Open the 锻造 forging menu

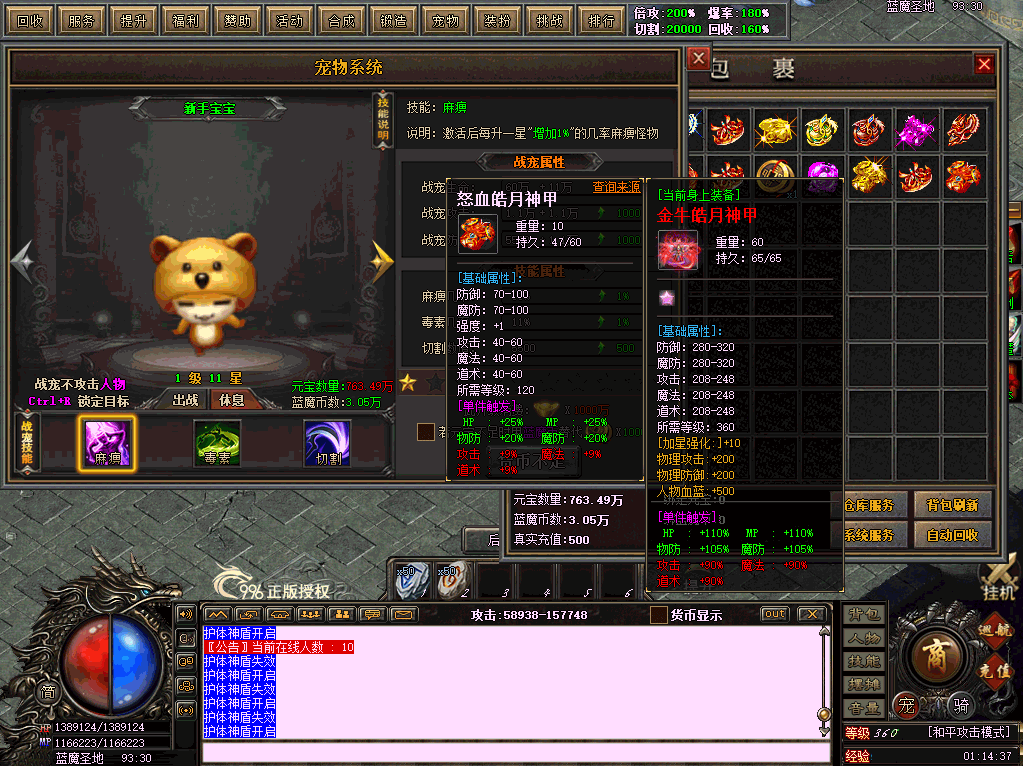pyautogui.click(x=393, y=20)
